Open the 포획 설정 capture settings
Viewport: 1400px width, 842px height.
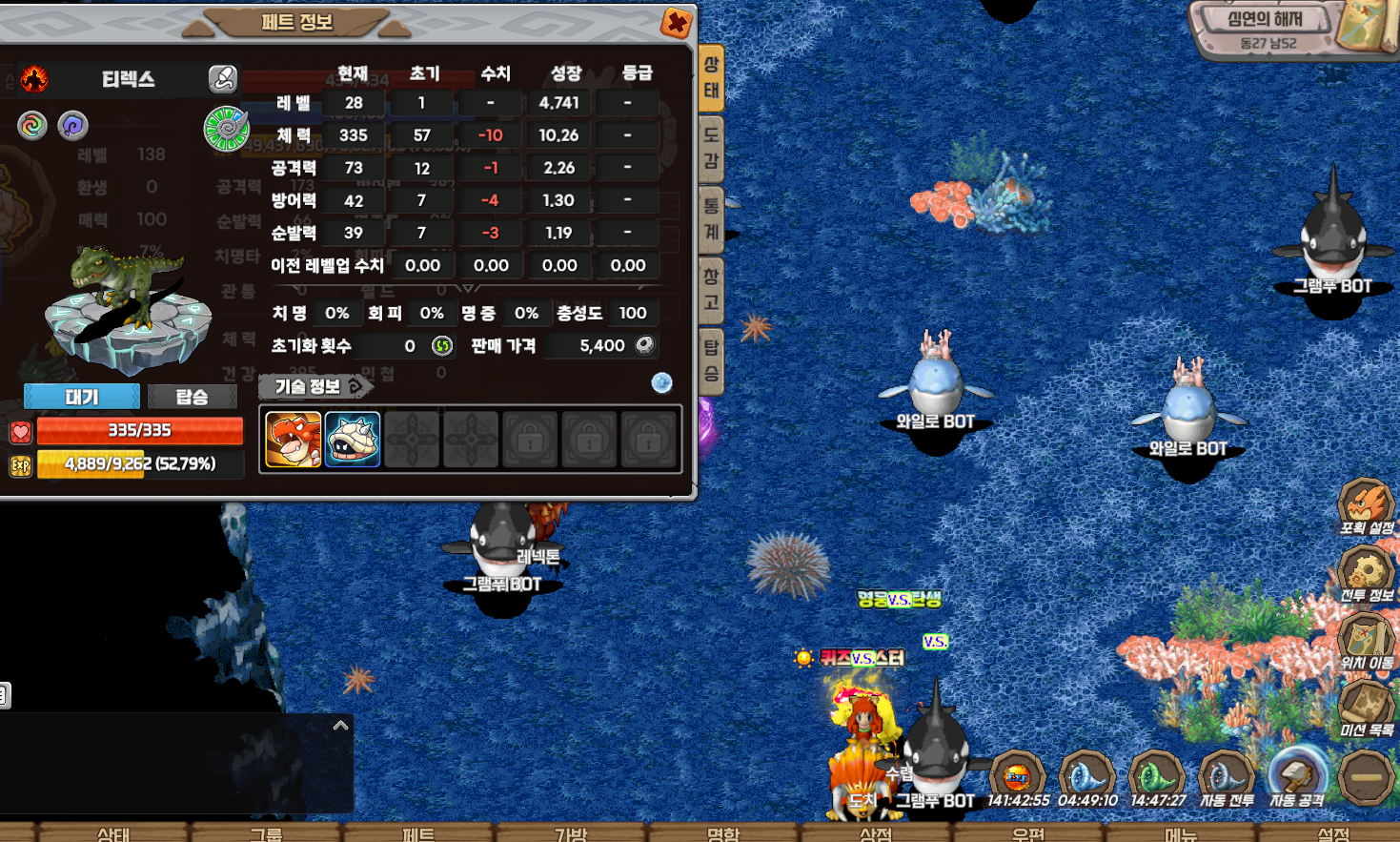[1367, 507]
